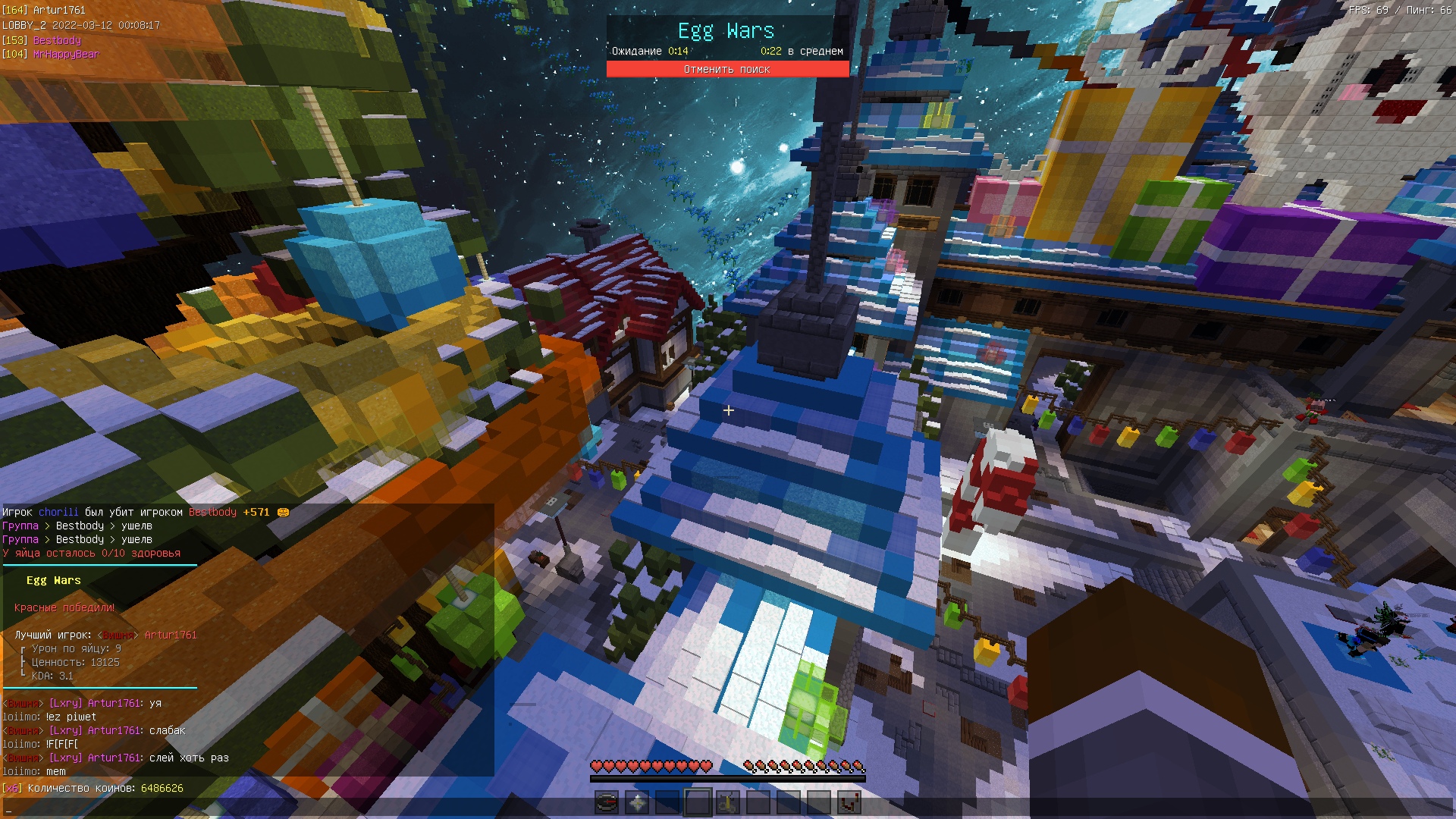
Task: Click the MrHappyBear entry in the player list
Action: (66, 55)
